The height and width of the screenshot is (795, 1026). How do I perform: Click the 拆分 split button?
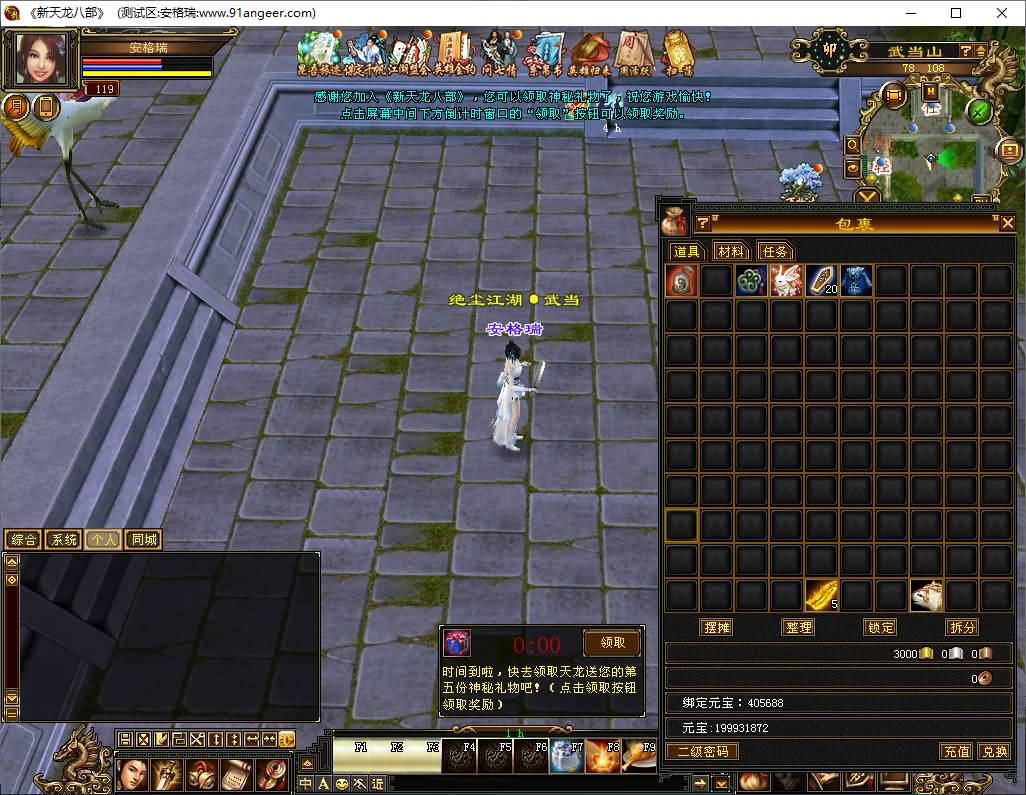(961, 627)
